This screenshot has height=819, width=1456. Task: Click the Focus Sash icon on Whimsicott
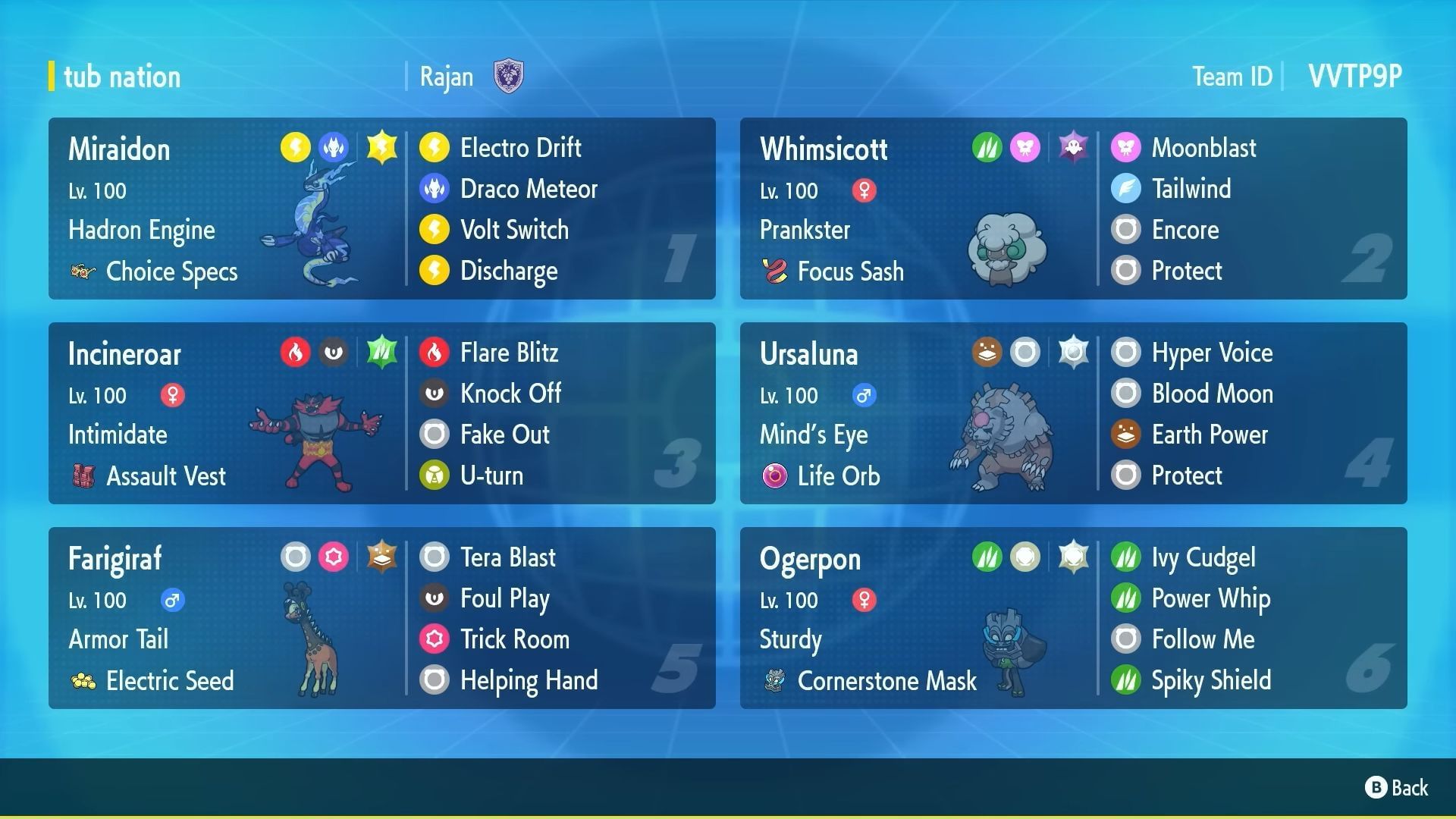(x=776, y=271)
